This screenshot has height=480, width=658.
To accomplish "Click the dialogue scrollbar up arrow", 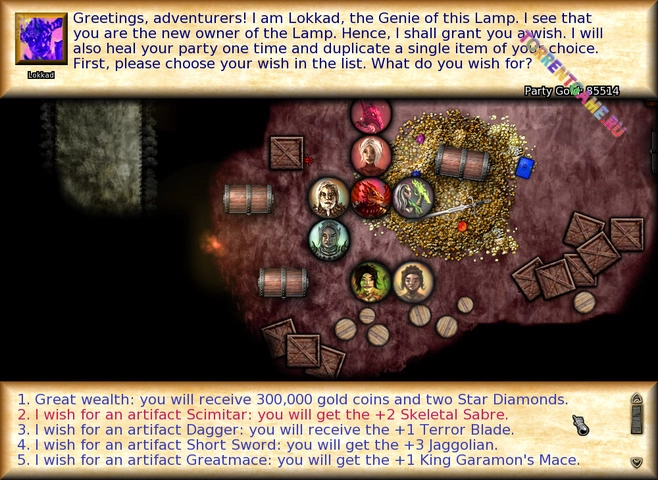I will tap(636, 399).
